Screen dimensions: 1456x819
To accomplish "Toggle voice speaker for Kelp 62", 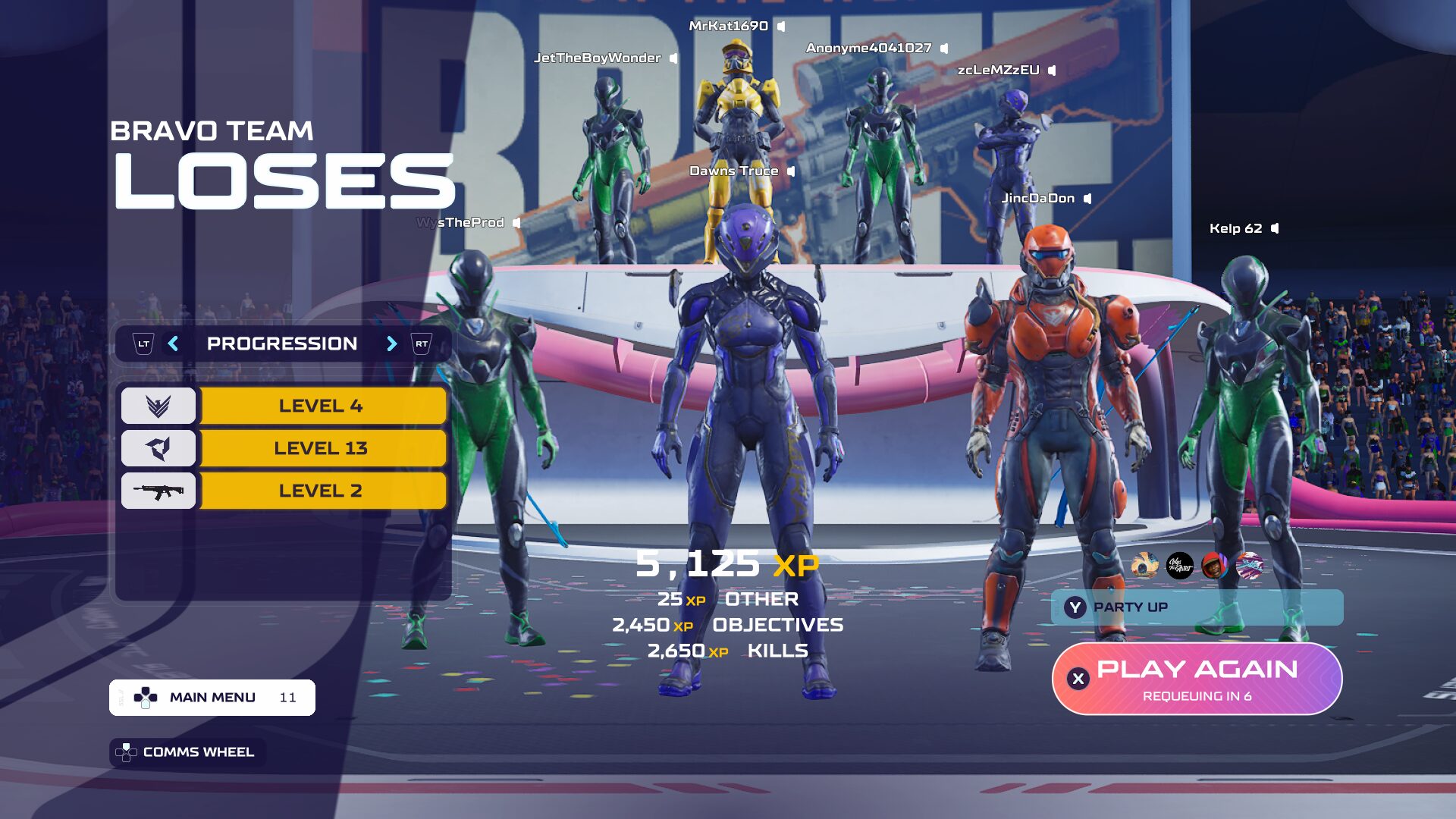I will pos(1275,228).
